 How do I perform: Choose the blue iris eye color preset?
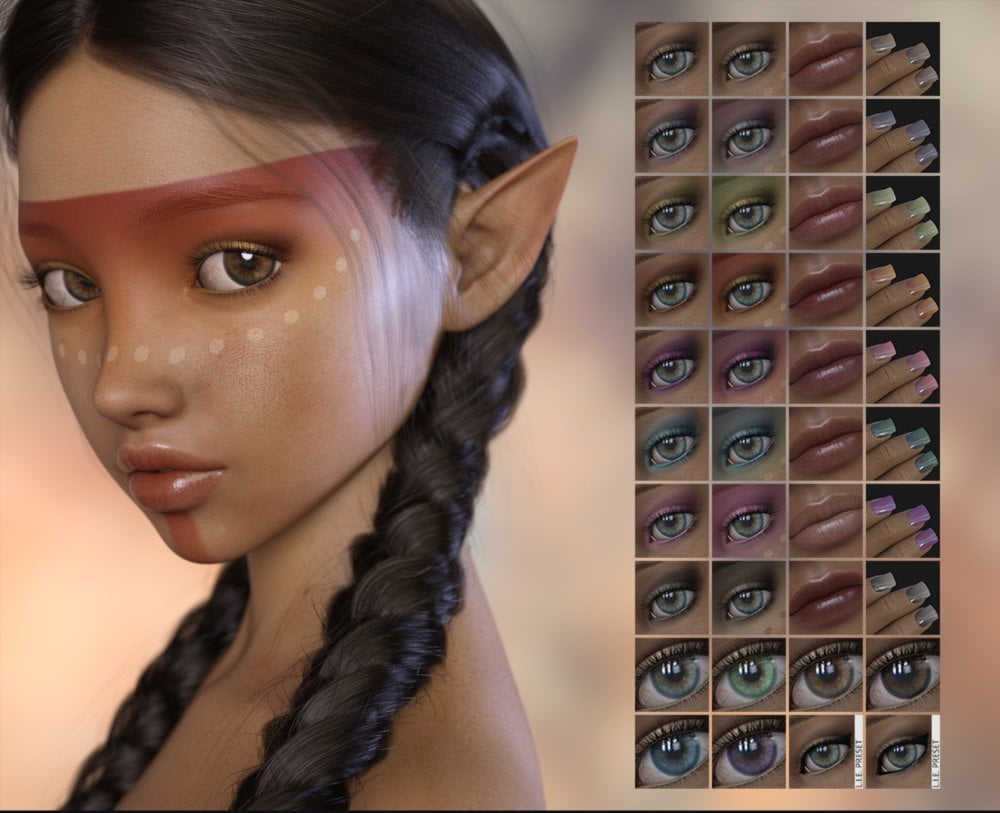[x=672, y=750]
